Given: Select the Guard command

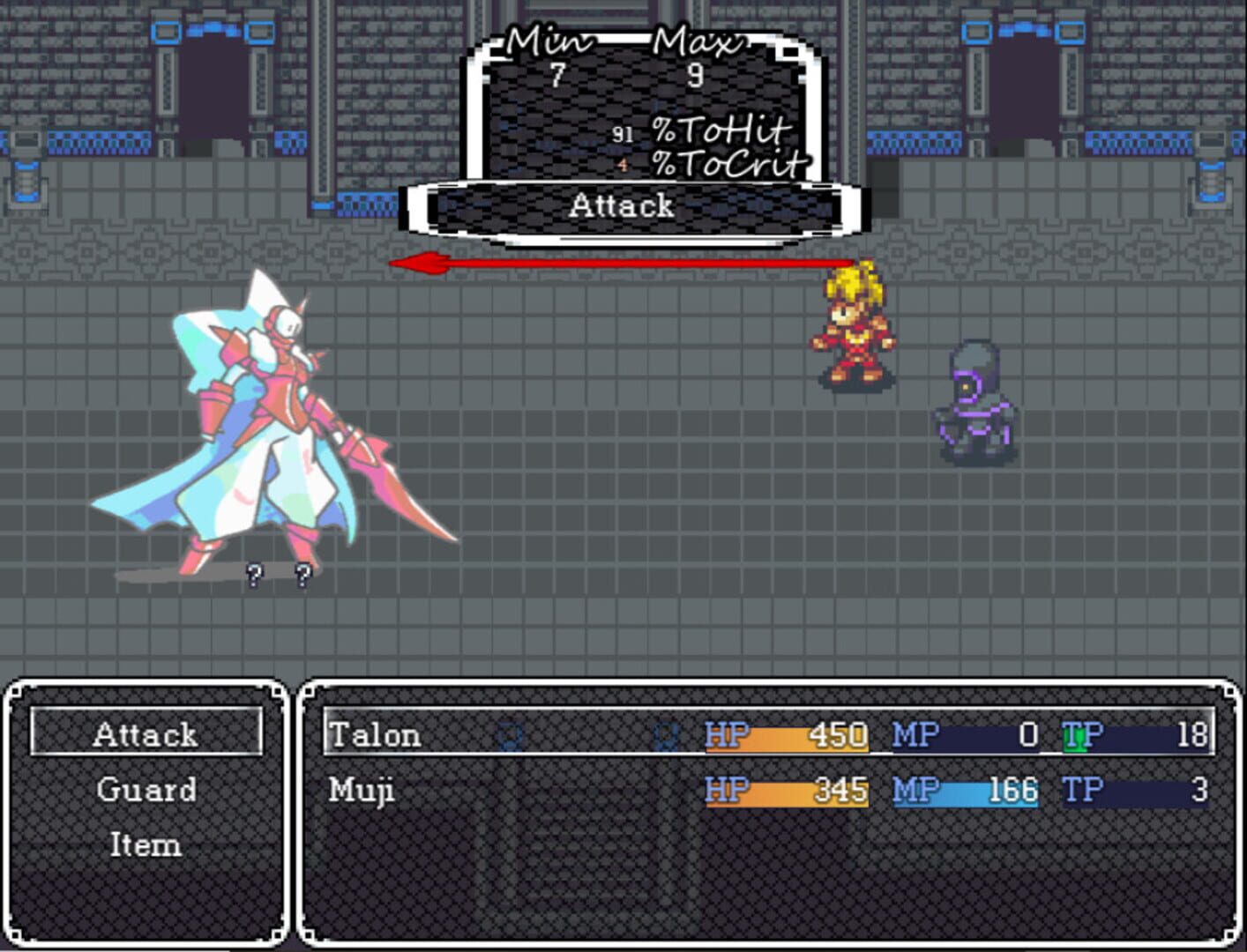Looking at the screenshot, I should tap(146, 790).
